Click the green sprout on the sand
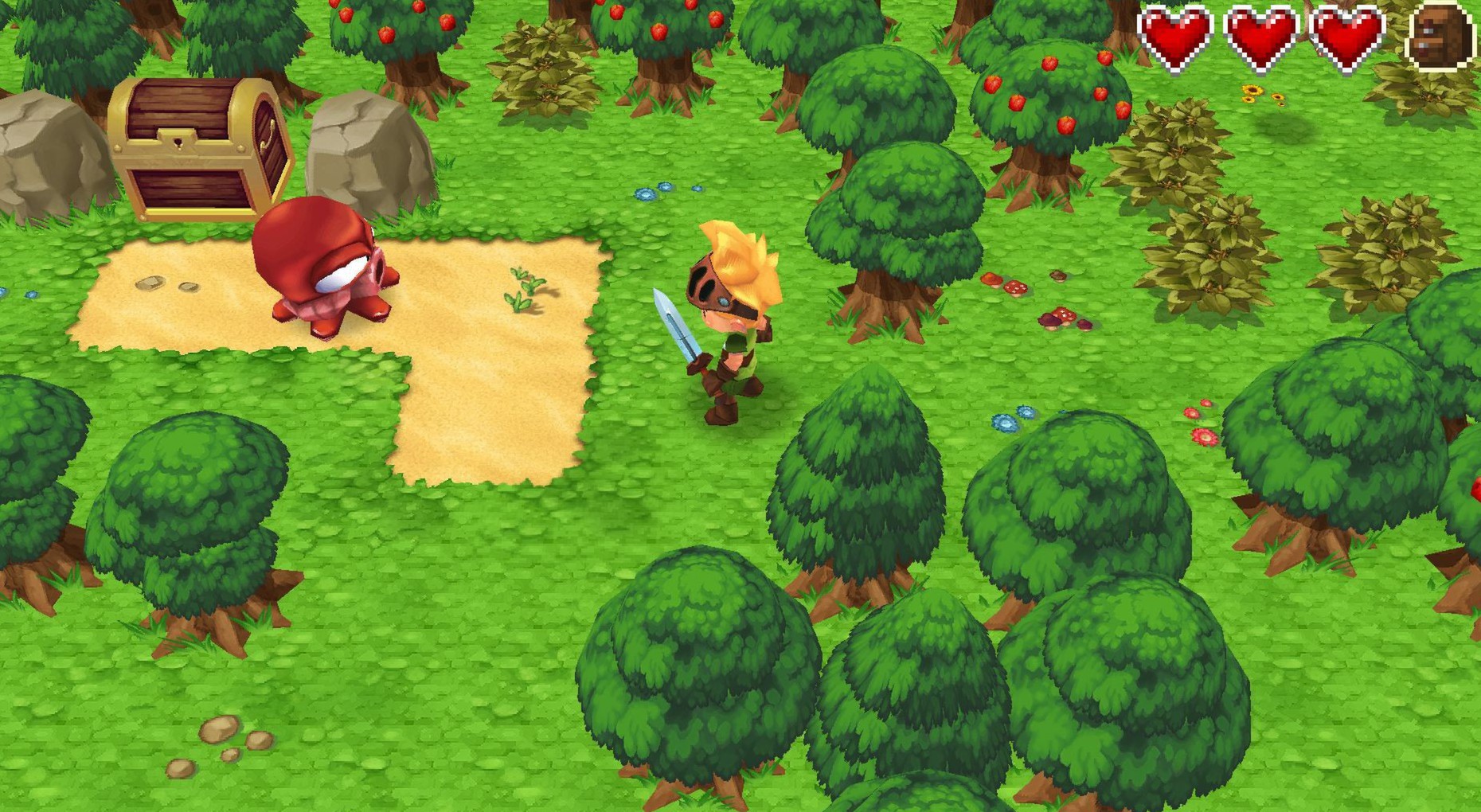The width and height of the screenshot is (1481, 812). (x=526, y=287)
